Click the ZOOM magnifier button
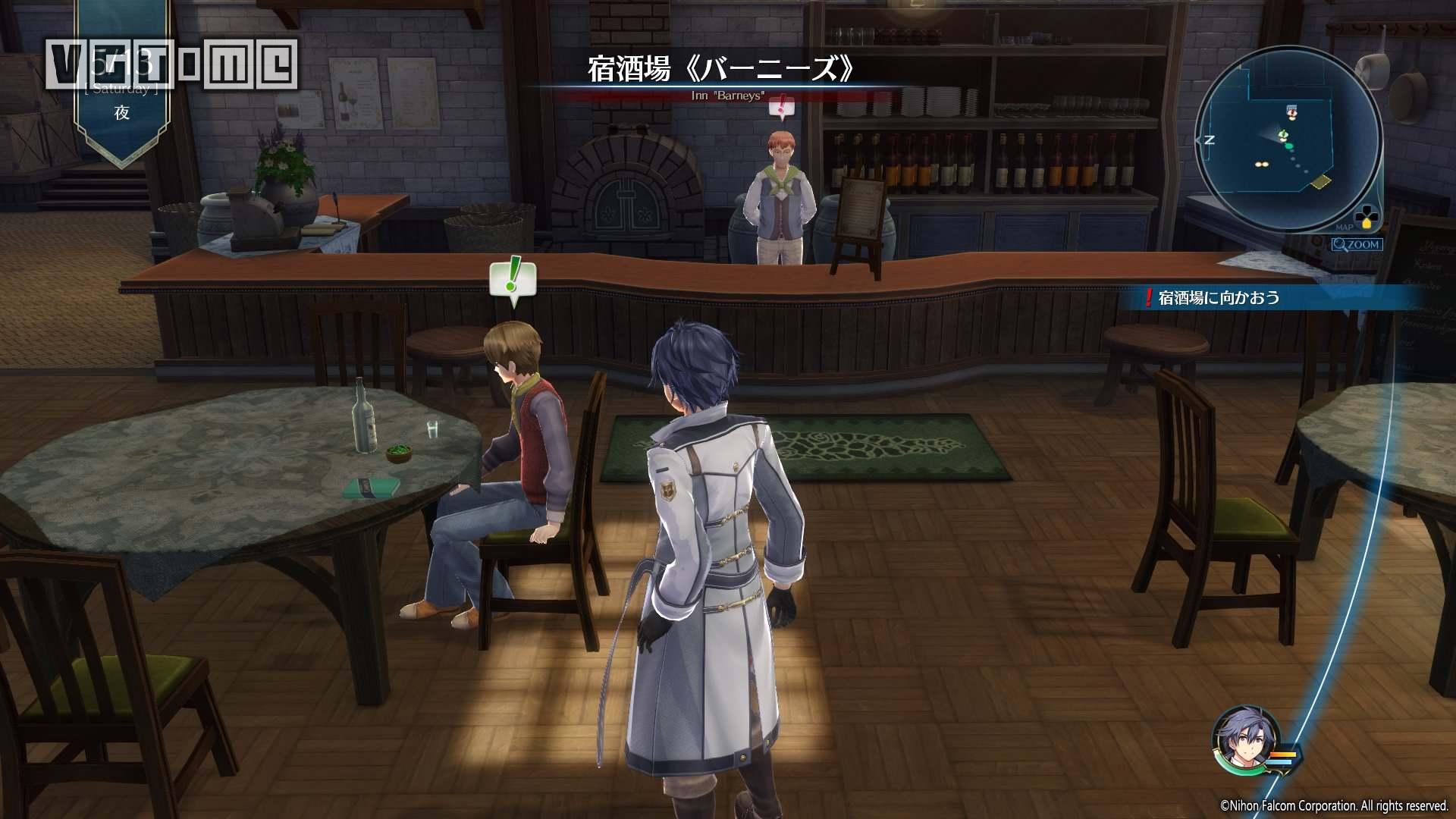This screenshot has width=1456, height=819. pos(1357,245)
